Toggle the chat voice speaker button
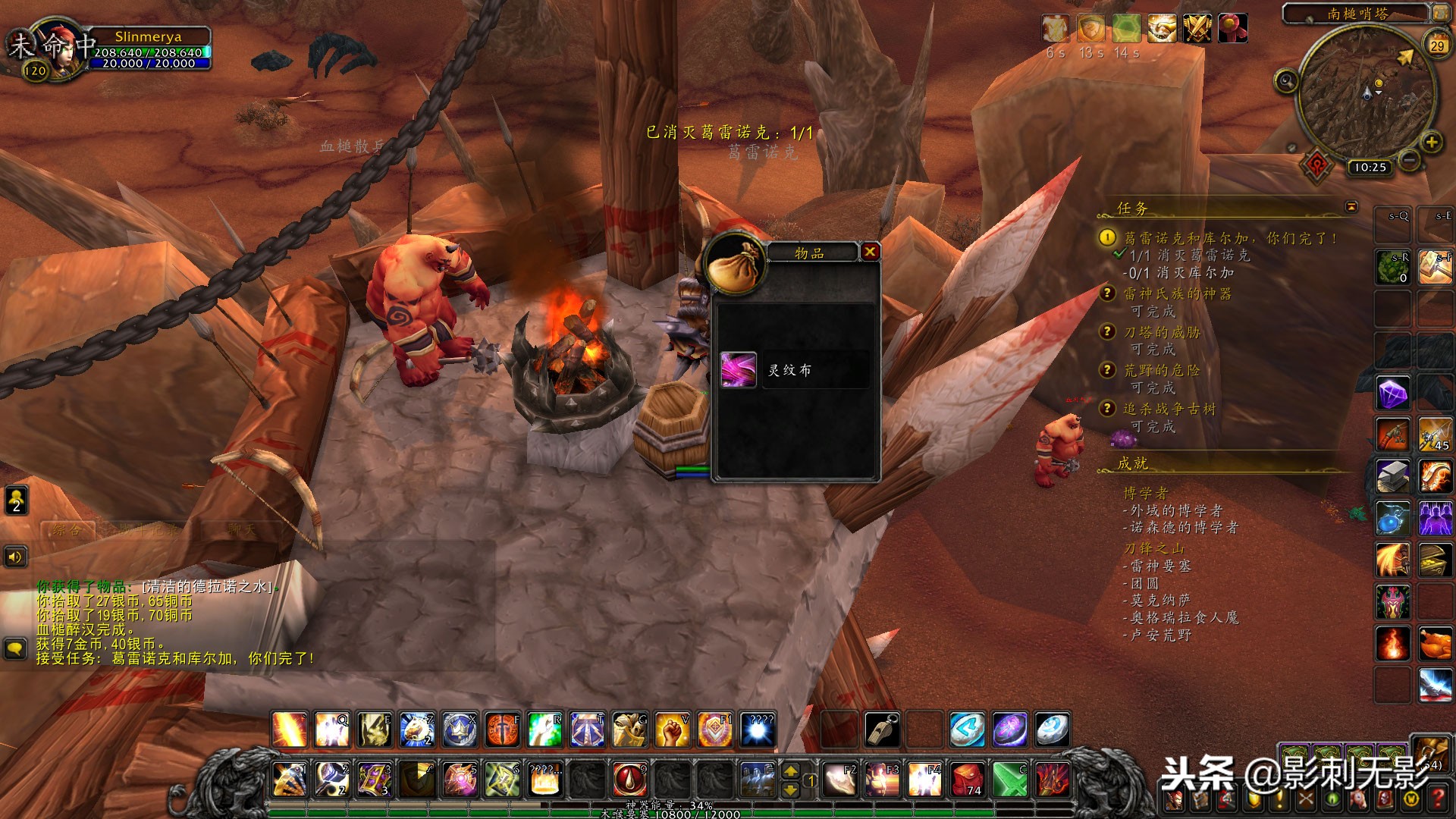1456x819 pixels. (x=15, y=557)
